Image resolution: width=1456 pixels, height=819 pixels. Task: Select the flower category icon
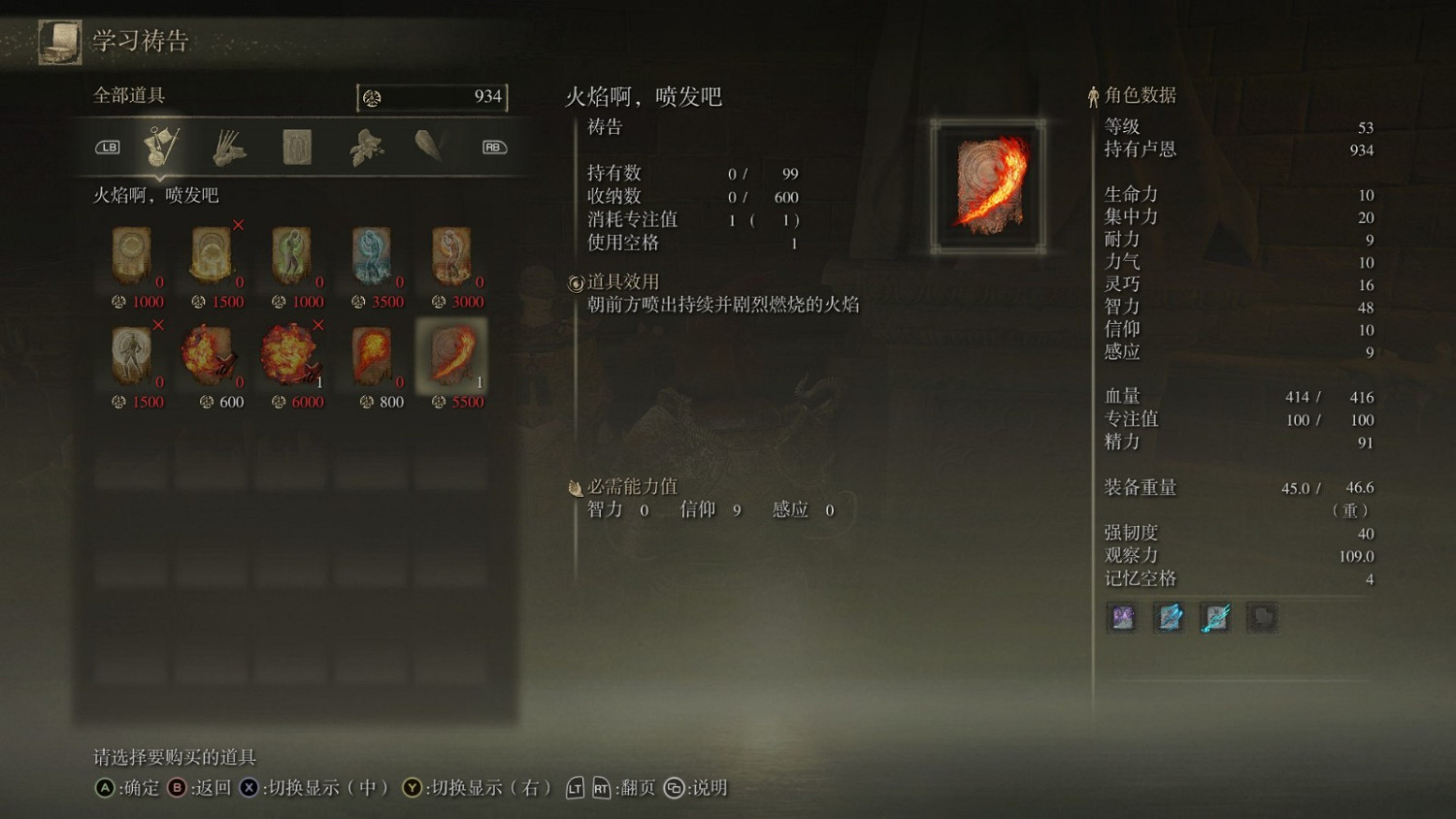(x=367, y=147)
